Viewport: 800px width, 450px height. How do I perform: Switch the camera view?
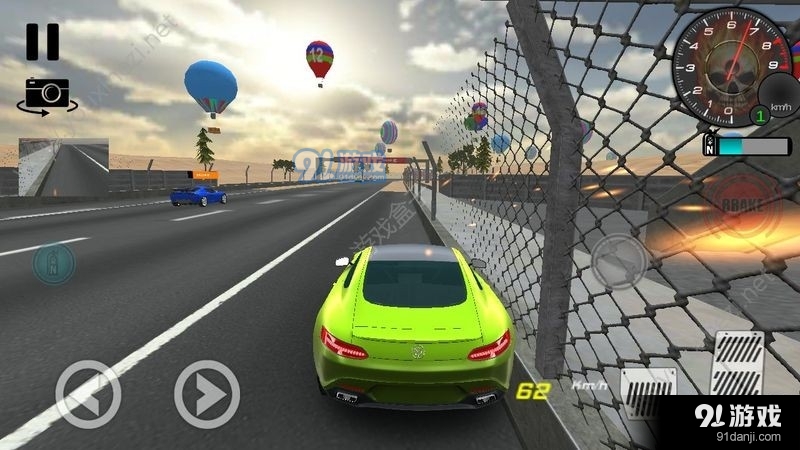(x=44, y=94)
